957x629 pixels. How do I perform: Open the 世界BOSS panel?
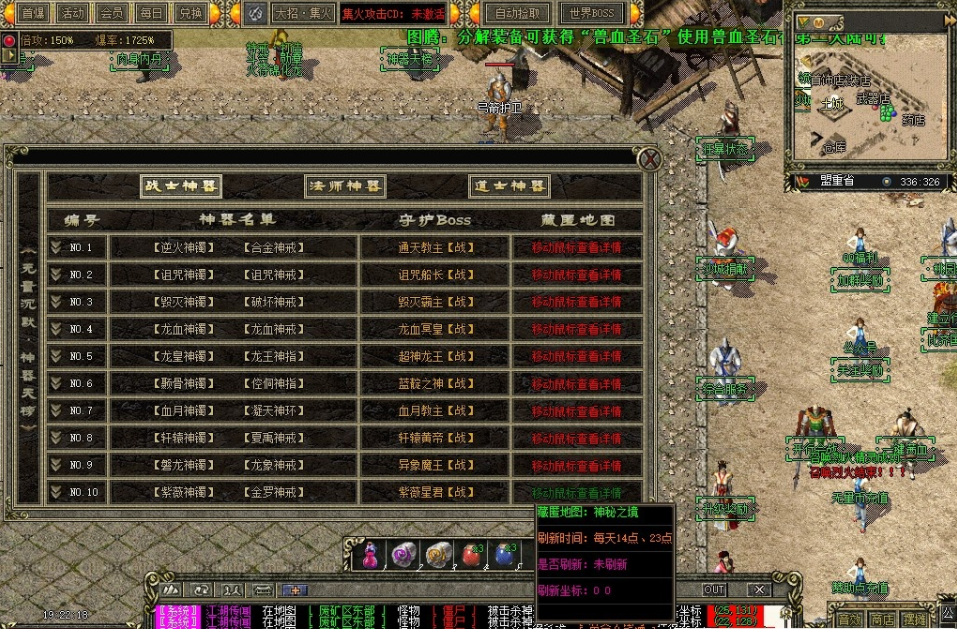click(x=591, y=13)
